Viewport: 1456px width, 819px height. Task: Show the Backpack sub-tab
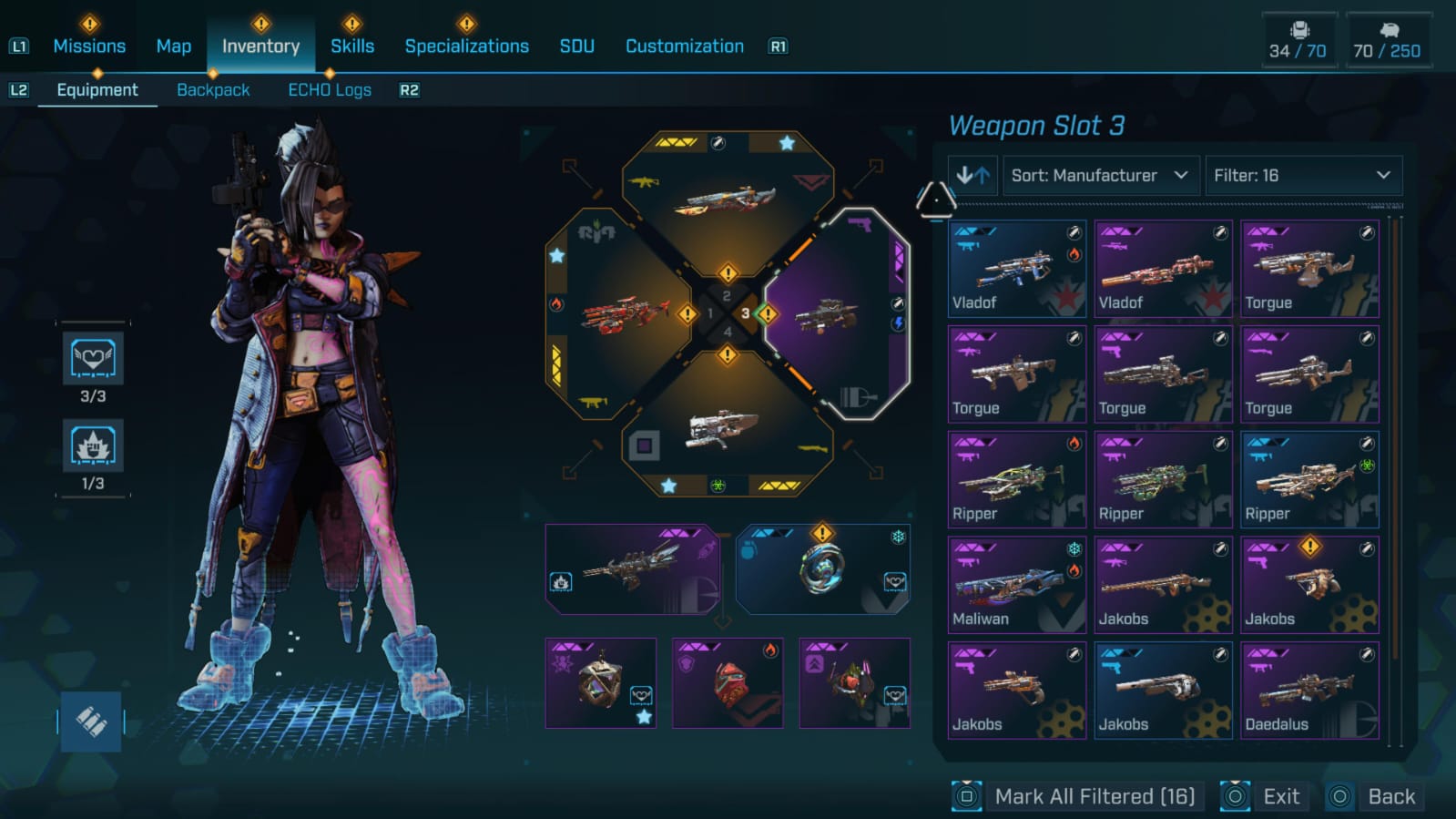point(213,90)
